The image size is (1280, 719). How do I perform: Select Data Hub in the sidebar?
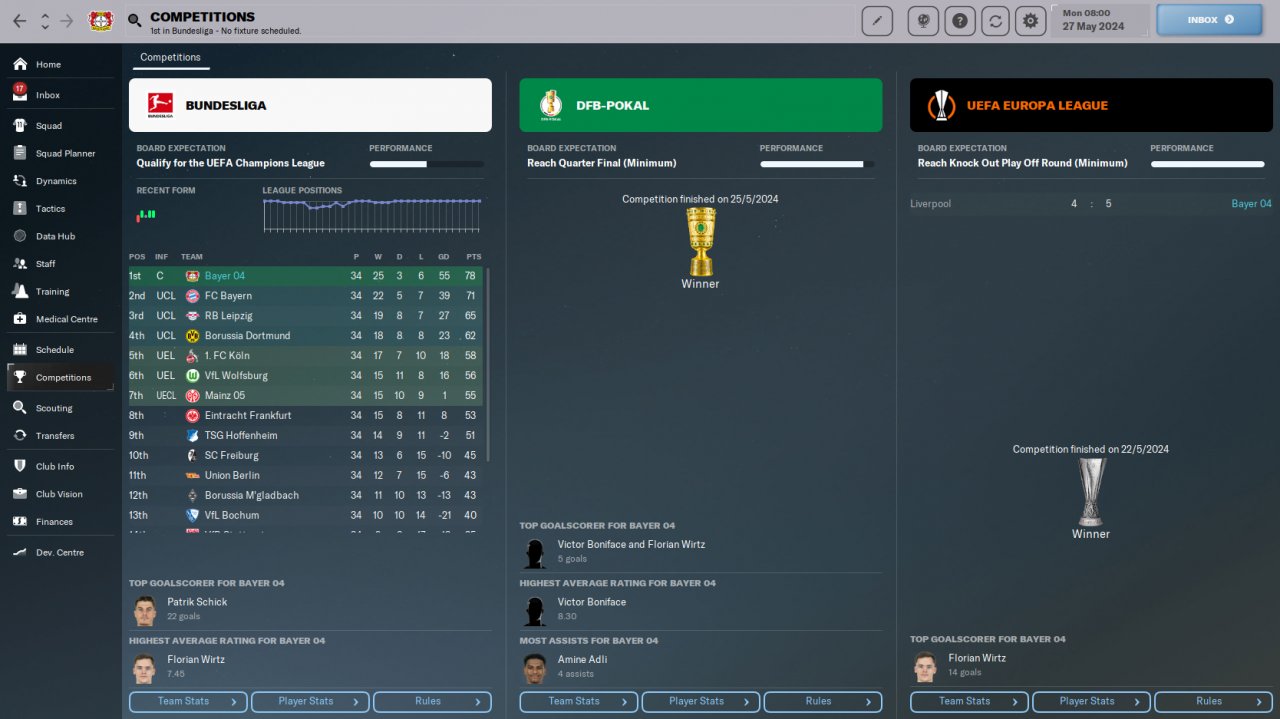[x=52, y=236]
